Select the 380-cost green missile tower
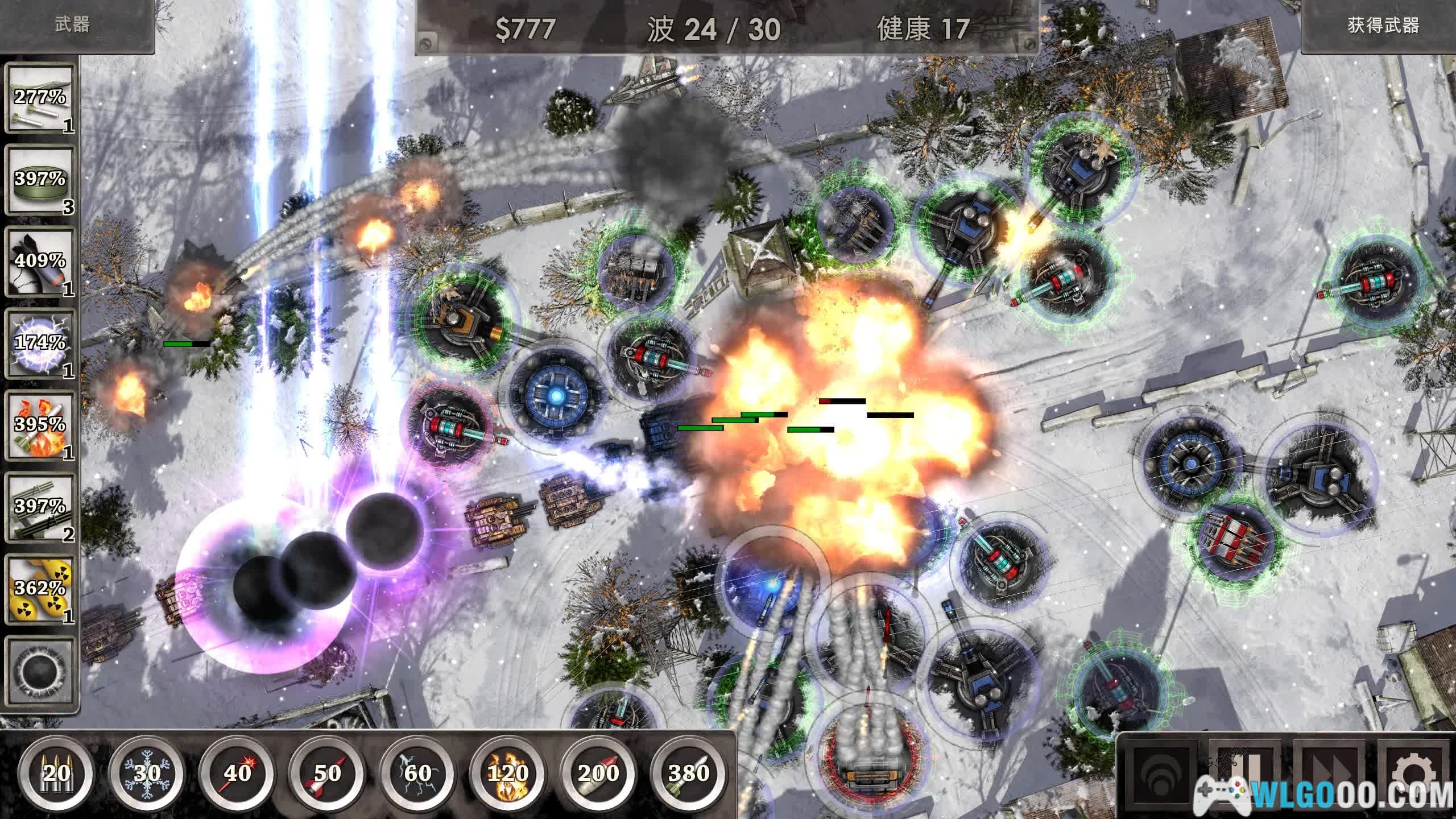The height and width of the screenshot is (819, 1456). click(x=689, y=772)
